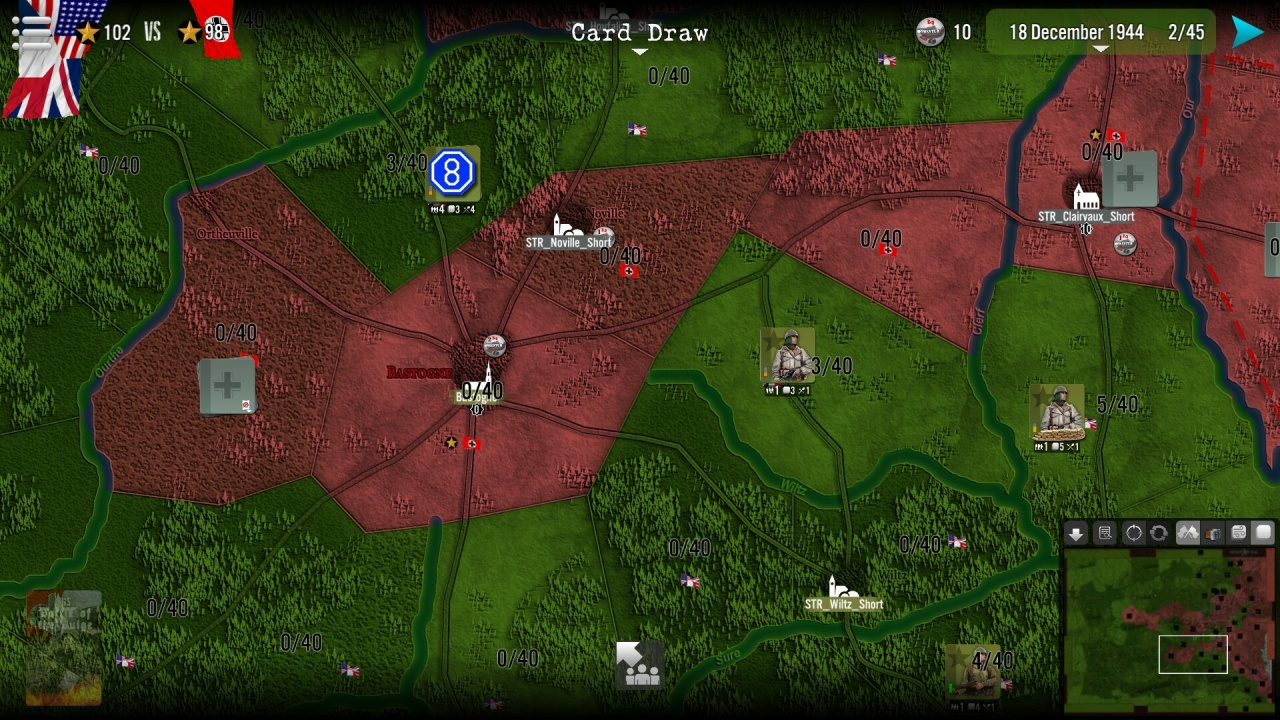This screenshot has height=720, width=1280.
Task: Select the US infantry unit with 3/40
Action: pyautogui.click(x=788, y=357)
